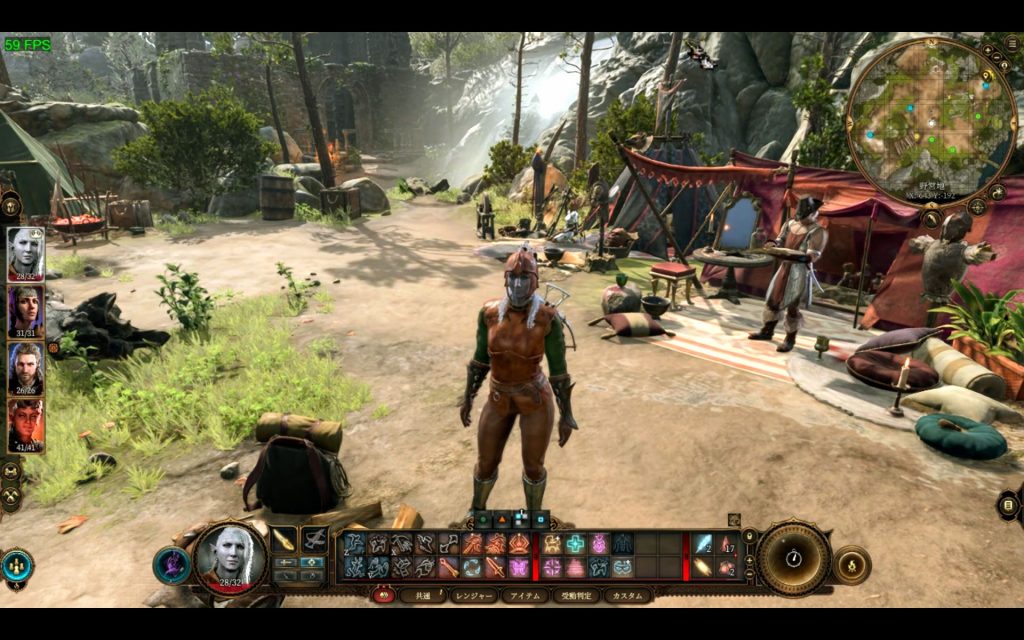Select the red-skinned tiefling party portrait

pyautogui.click(x=25, y=426)
